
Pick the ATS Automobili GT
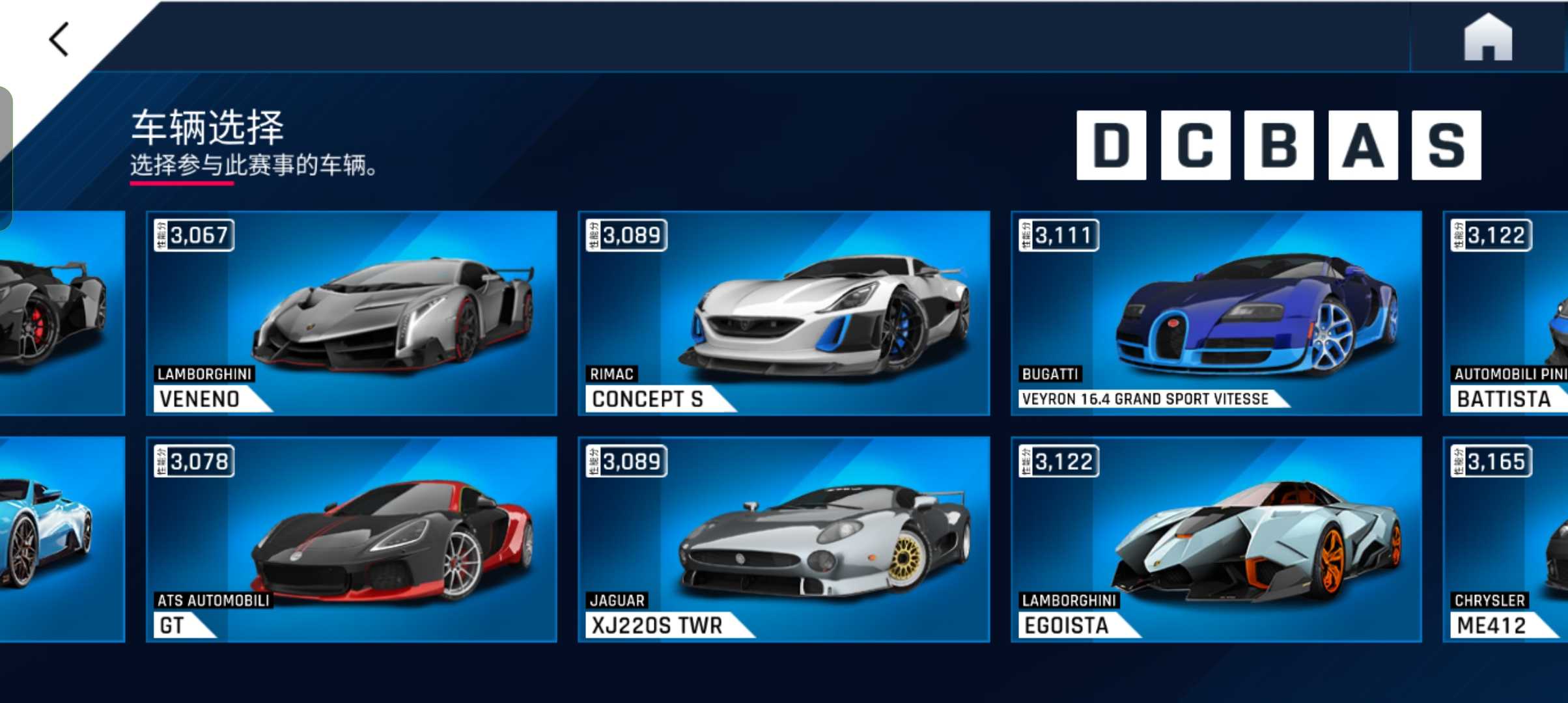pos(352,539)
